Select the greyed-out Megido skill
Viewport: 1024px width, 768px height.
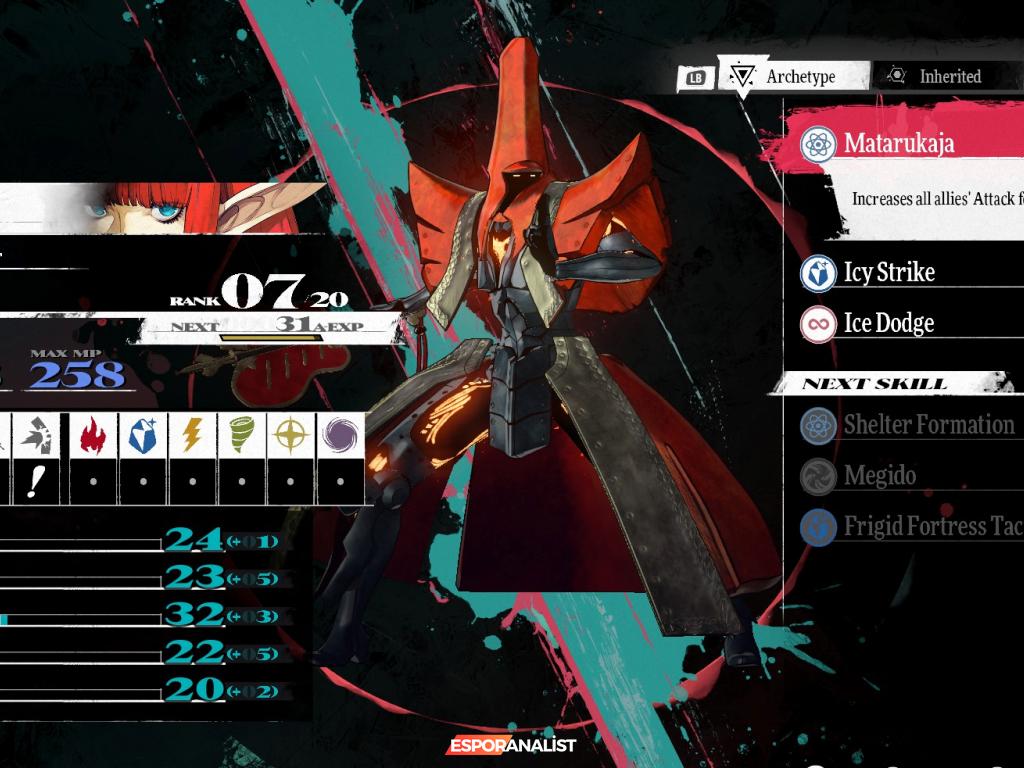click(x=879, y=476)
